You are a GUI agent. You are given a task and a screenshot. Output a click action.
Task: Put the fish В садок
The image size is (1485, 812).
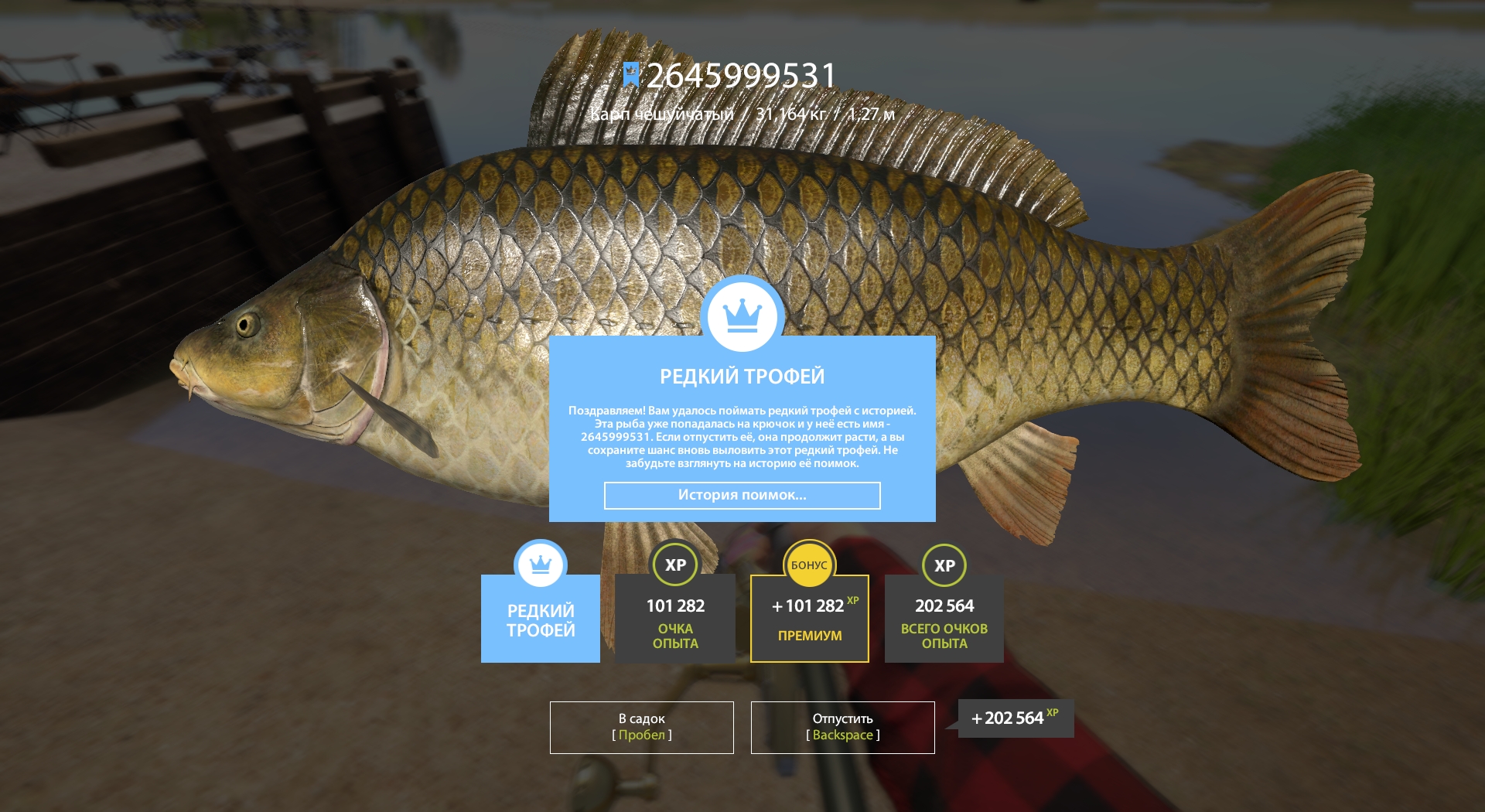point(641,727)
